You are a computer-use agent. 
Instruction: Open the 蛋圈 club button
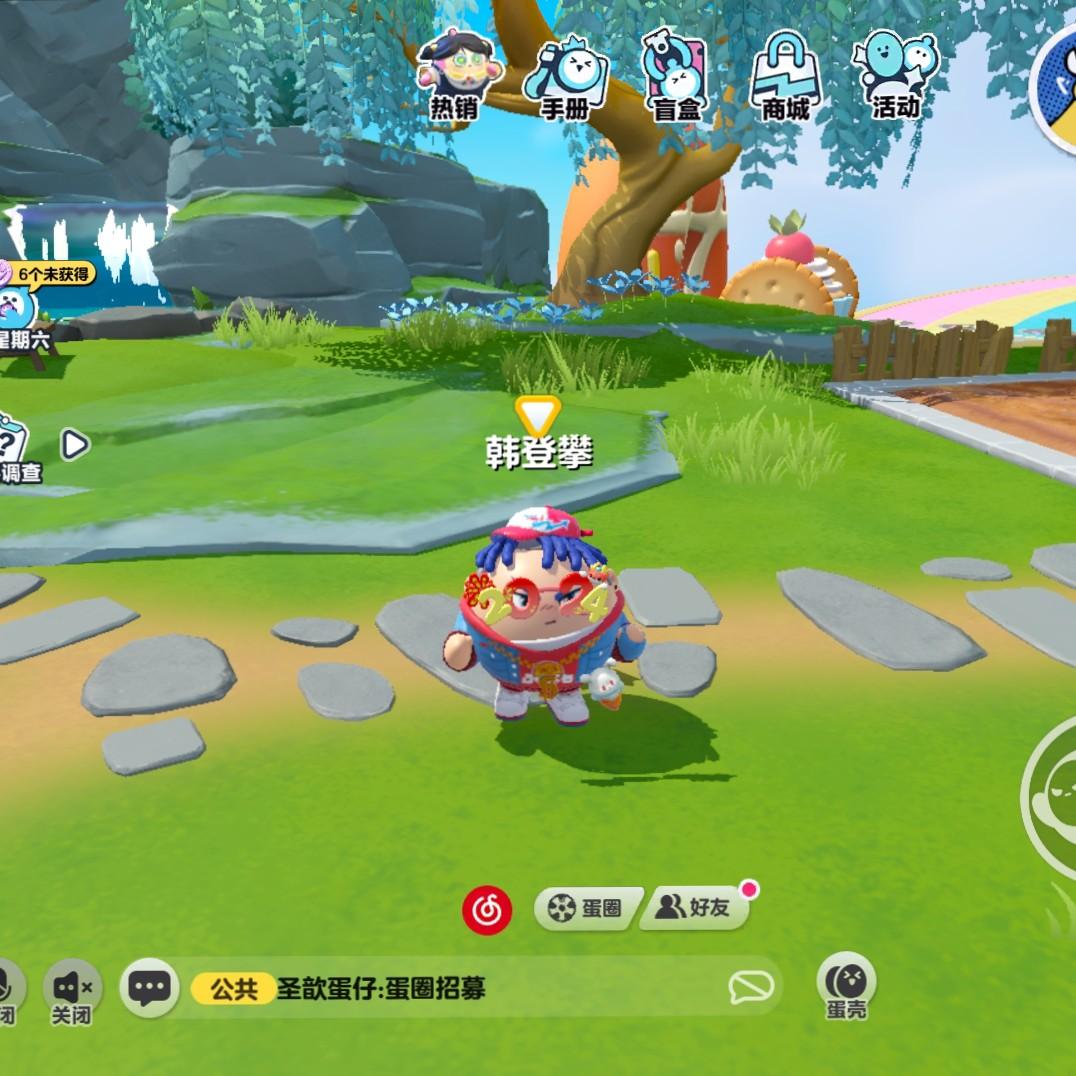(x=588, y=908)
